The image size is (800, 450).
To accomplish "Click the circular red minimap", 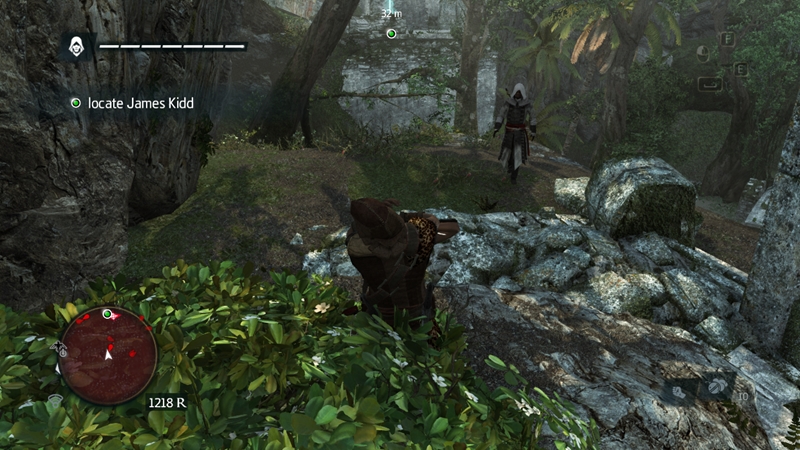I will pos(107,354).
